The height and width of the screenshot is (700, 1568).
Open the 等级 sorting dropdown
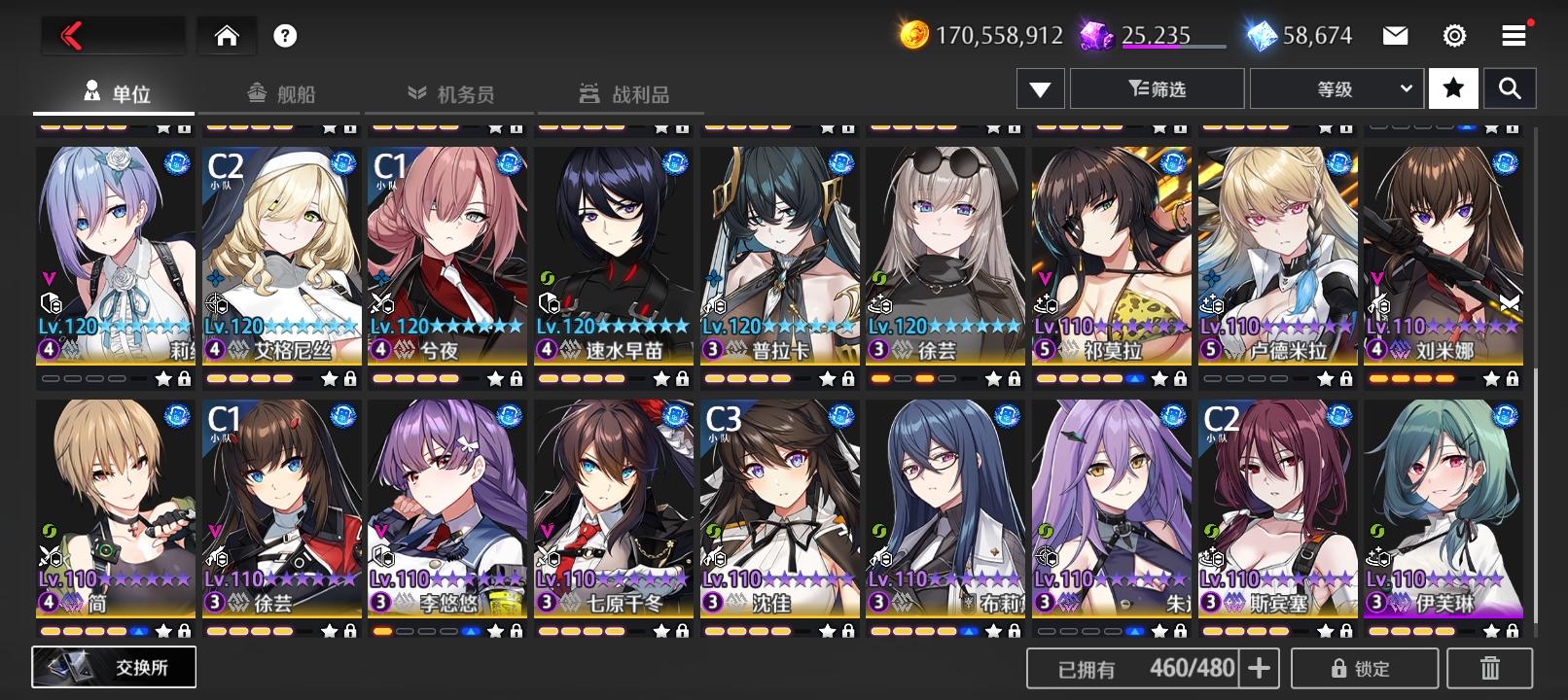coord(1336,87)
